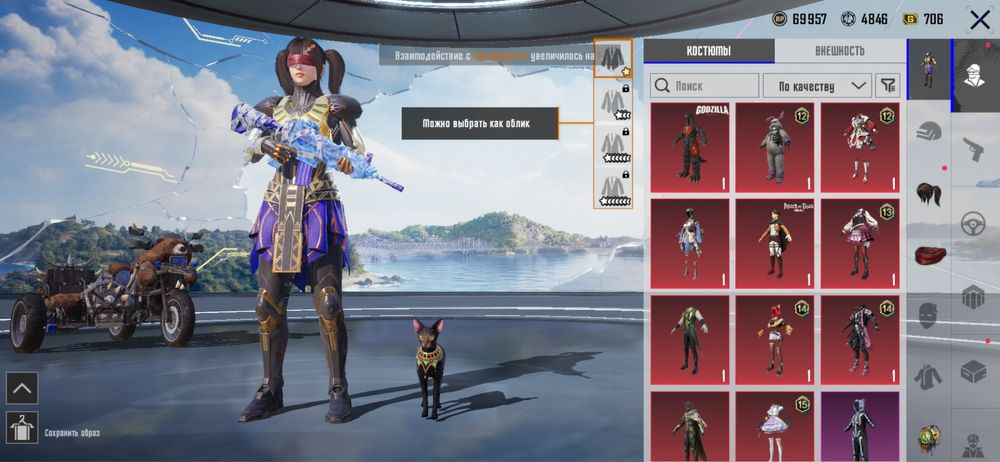1000x462 pixels.
Task: Open the full-character outfit category
Action: (929, 70)
